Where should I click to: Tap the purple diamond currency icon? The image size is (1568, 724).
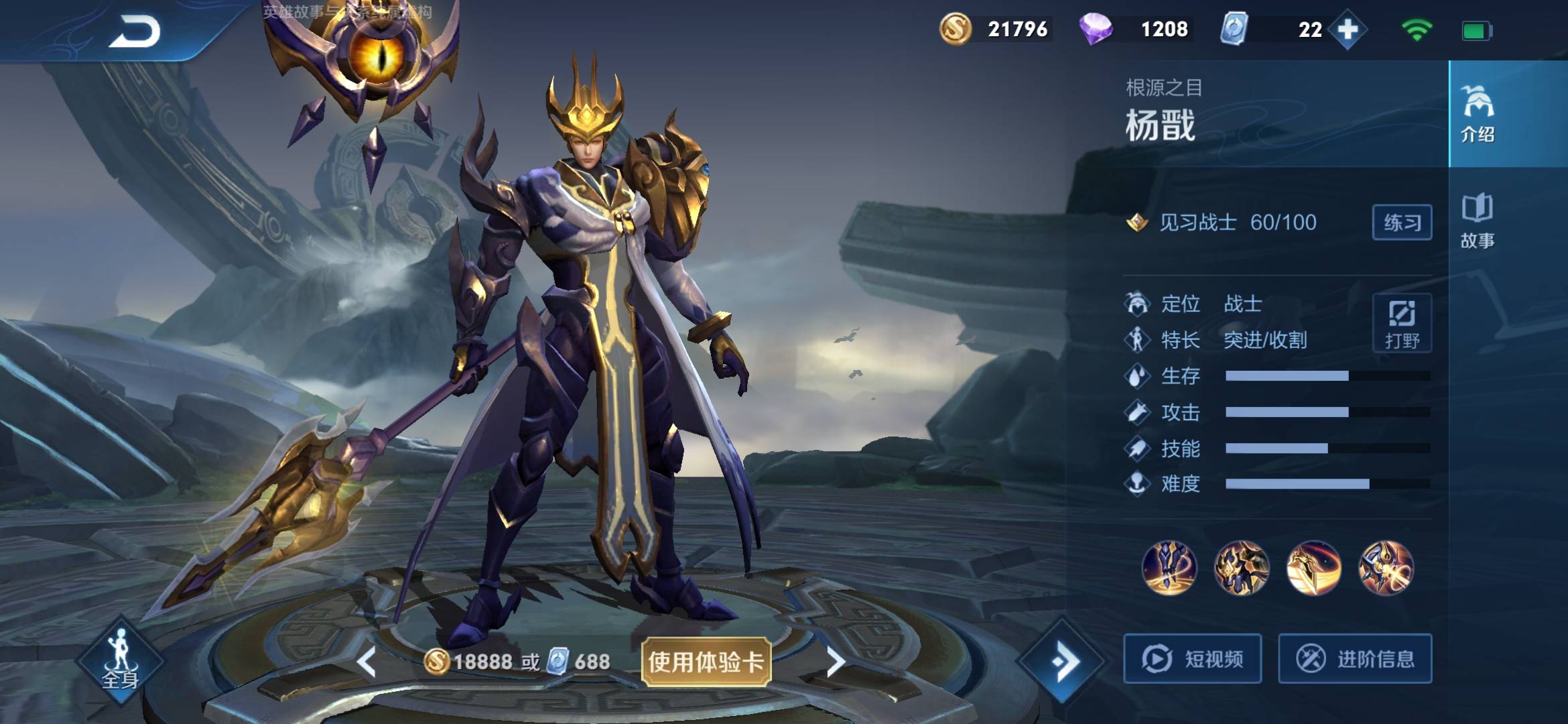[1096, 29]
